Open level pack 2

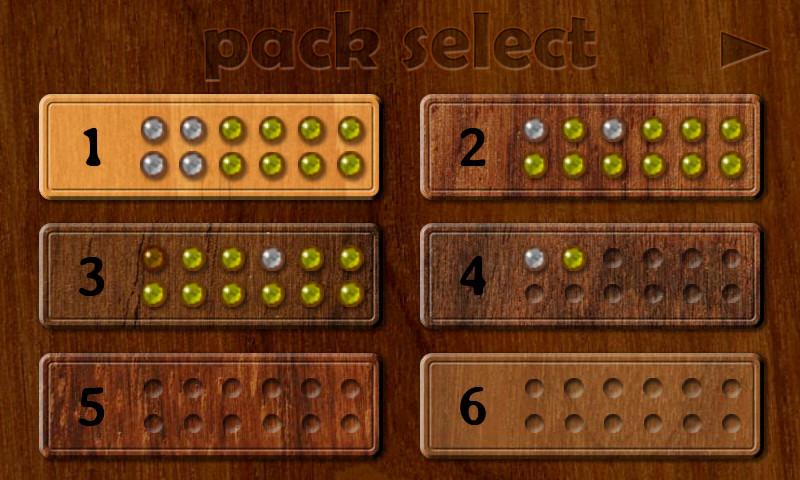coord(590,147)
